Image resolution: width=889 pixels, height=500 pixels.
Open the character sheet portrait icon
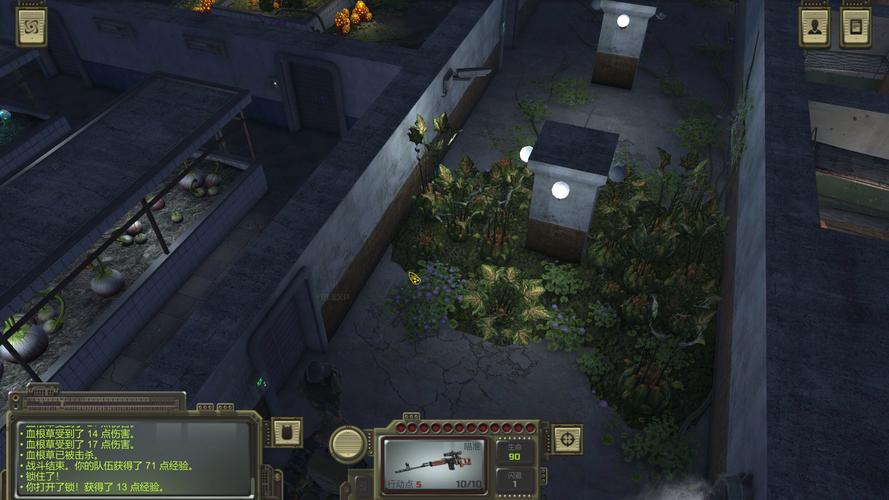(814, 27)
